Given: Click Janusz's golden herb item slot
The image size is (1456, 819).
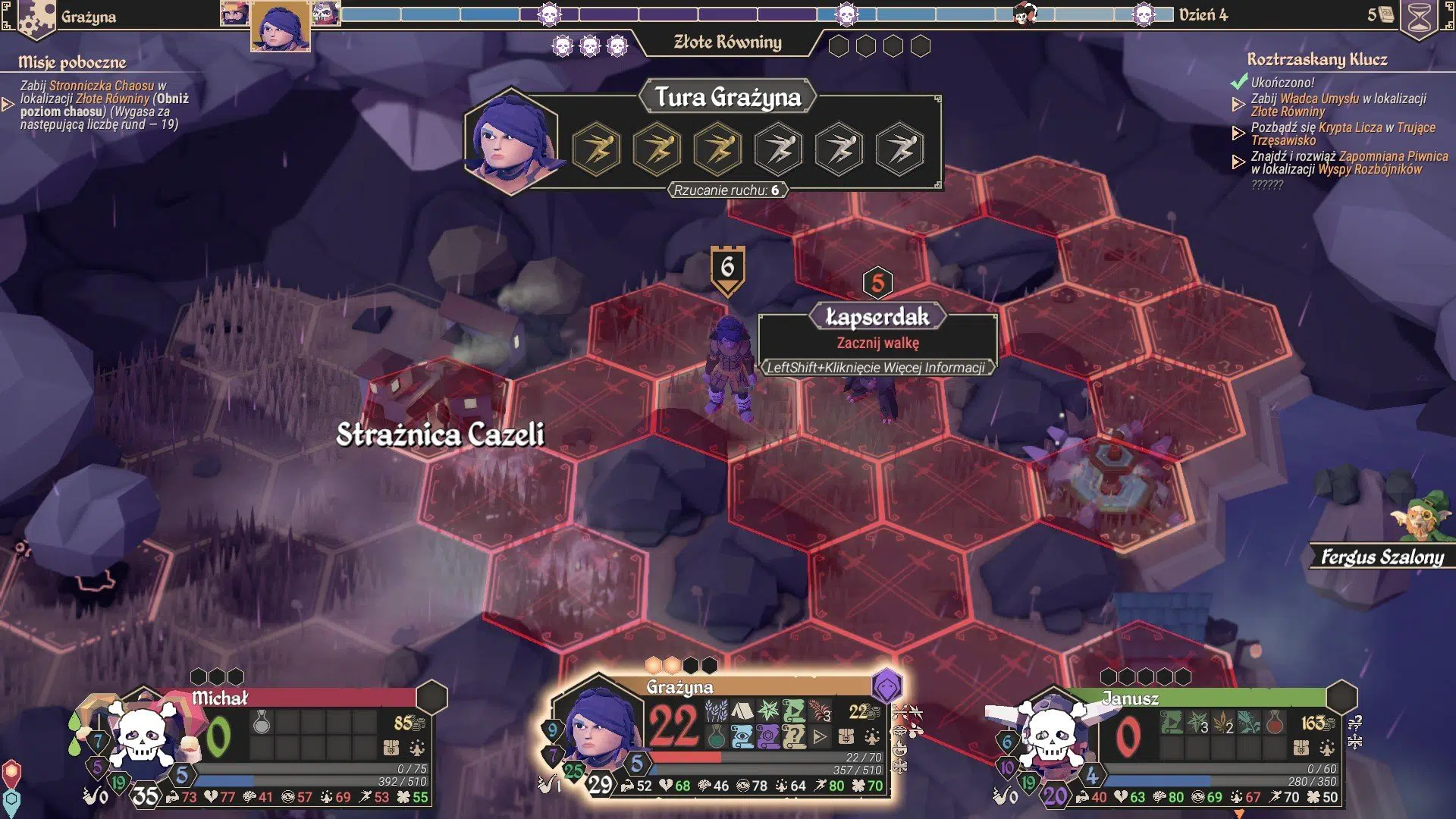Looking at the screenshot, I should (1223, 722).
